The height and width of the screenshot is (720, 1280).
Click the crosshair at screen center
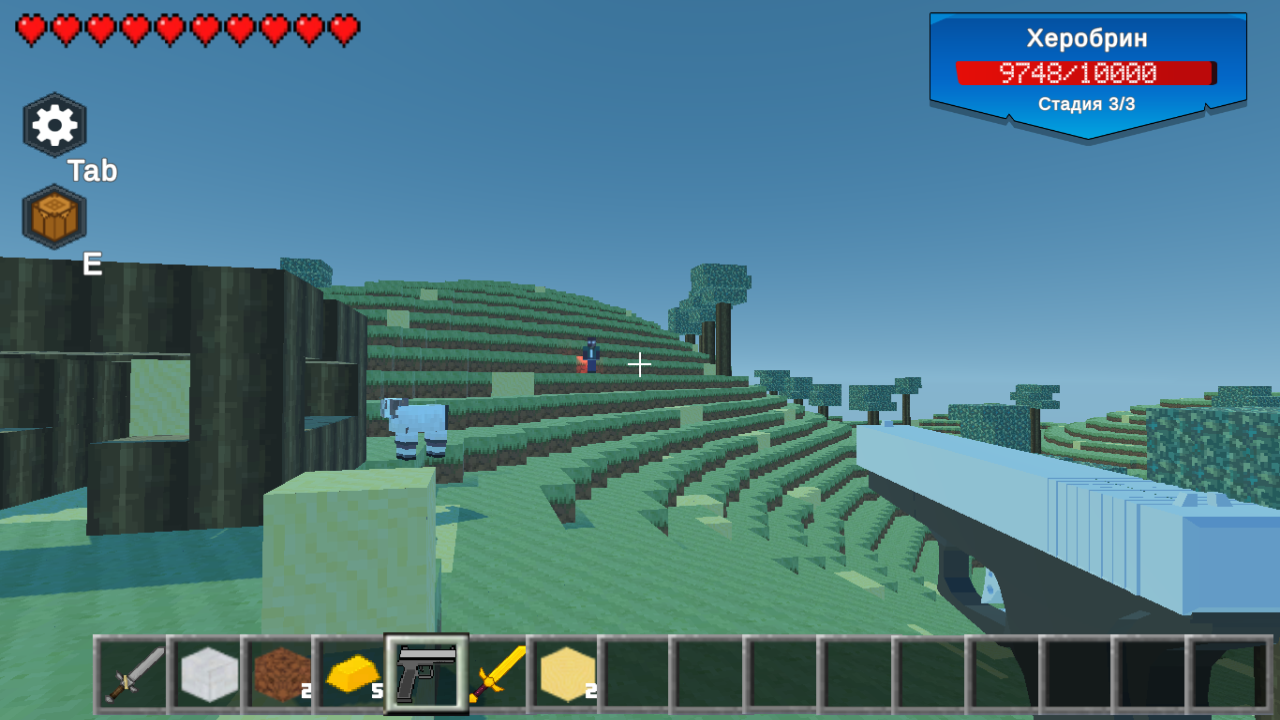(x=639, y=365)
